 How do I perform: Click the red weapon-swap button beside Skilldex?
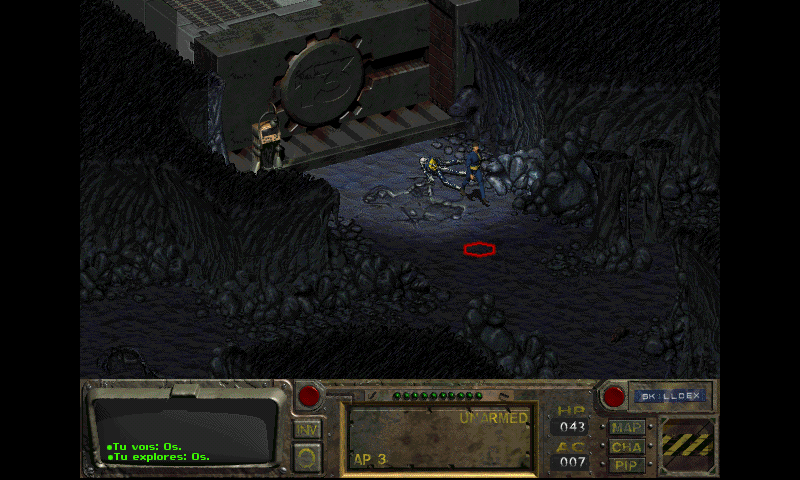(613, 396)
